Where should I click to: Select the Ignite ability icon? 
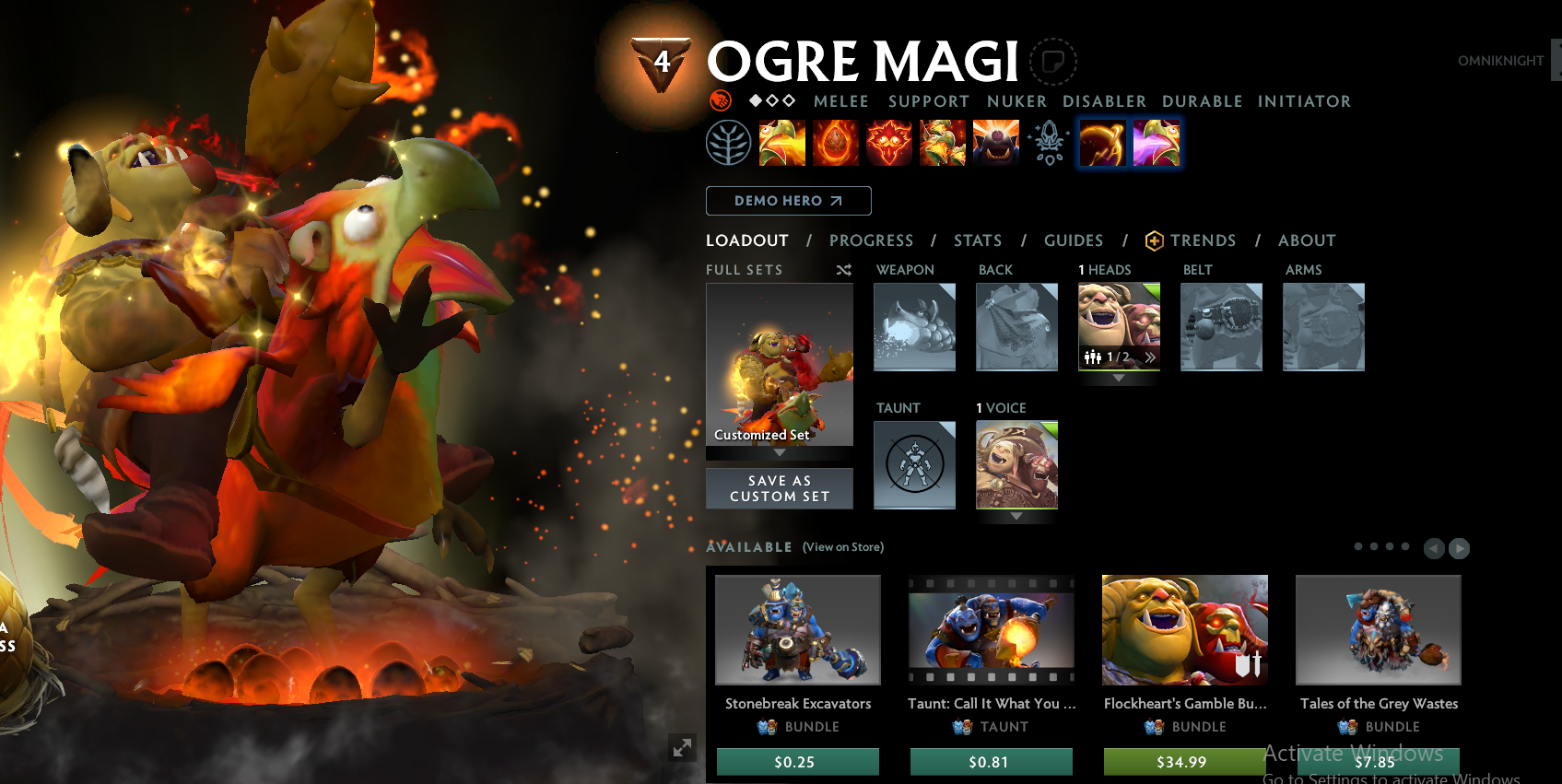[x=835, y=143]
